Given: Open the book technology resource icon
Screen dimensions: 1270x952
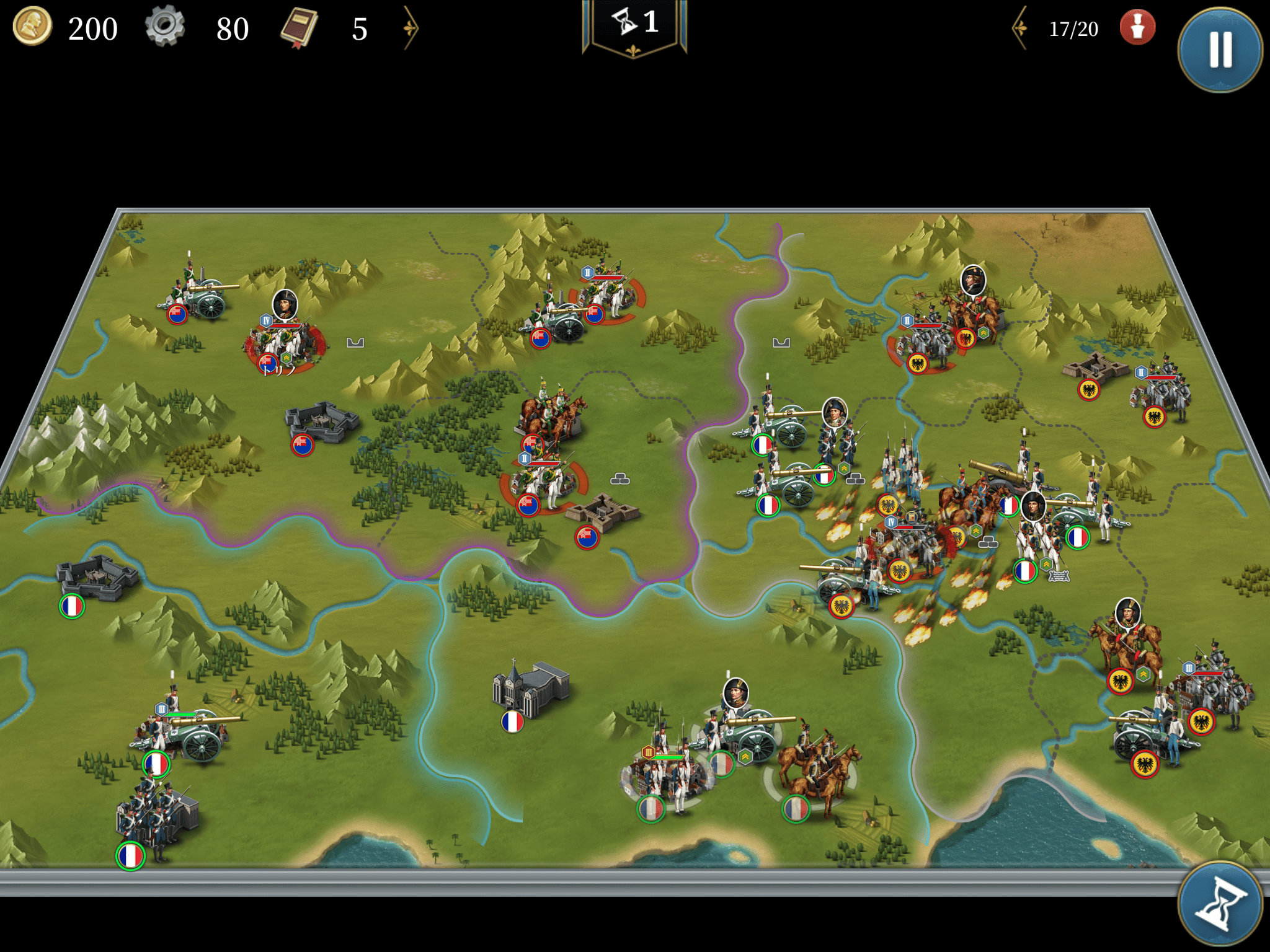Looking at the screenshot, I should [300, 29].
